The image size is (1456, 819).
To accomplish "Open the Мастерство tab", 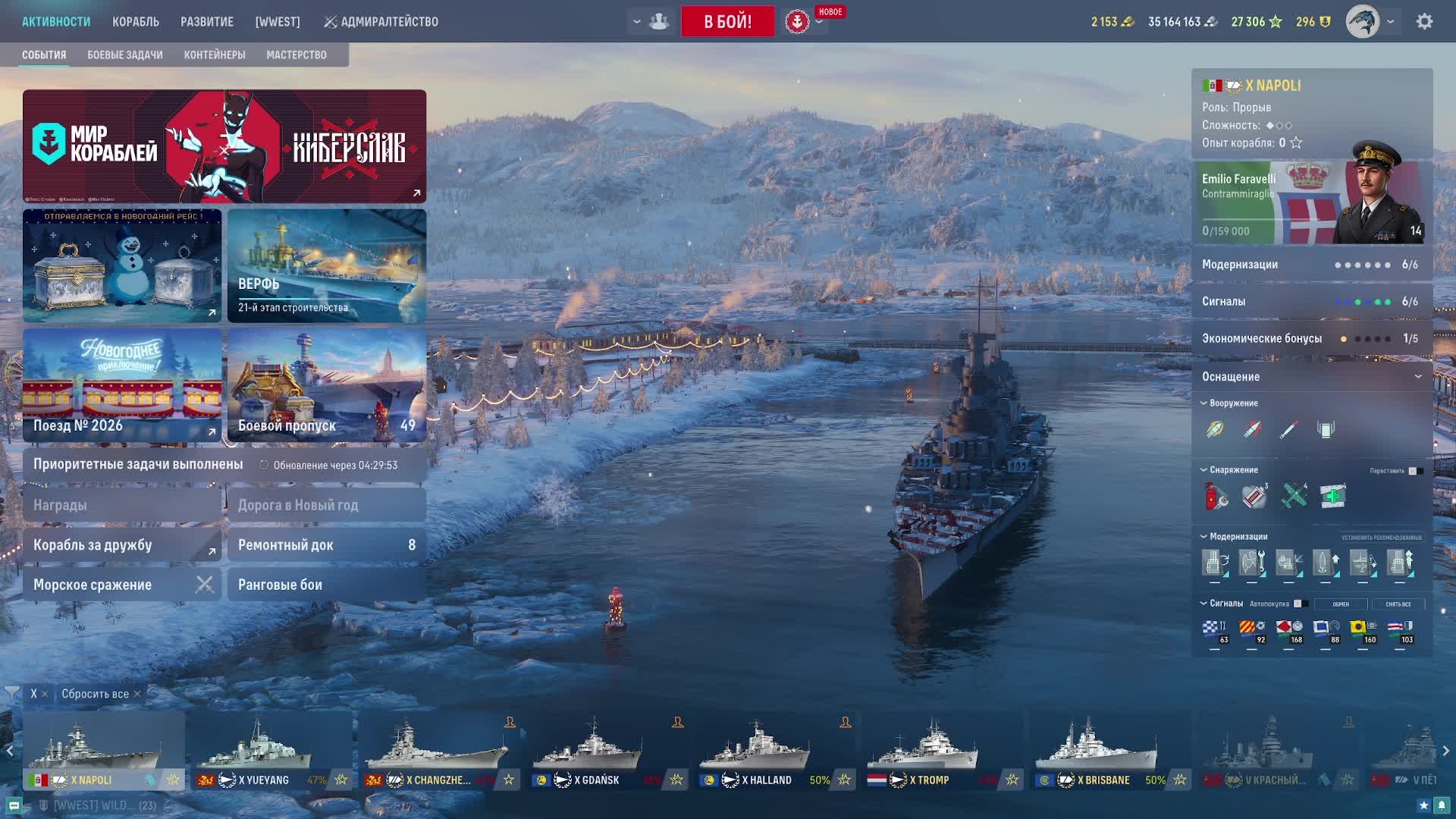I will (x=297, y=55).
